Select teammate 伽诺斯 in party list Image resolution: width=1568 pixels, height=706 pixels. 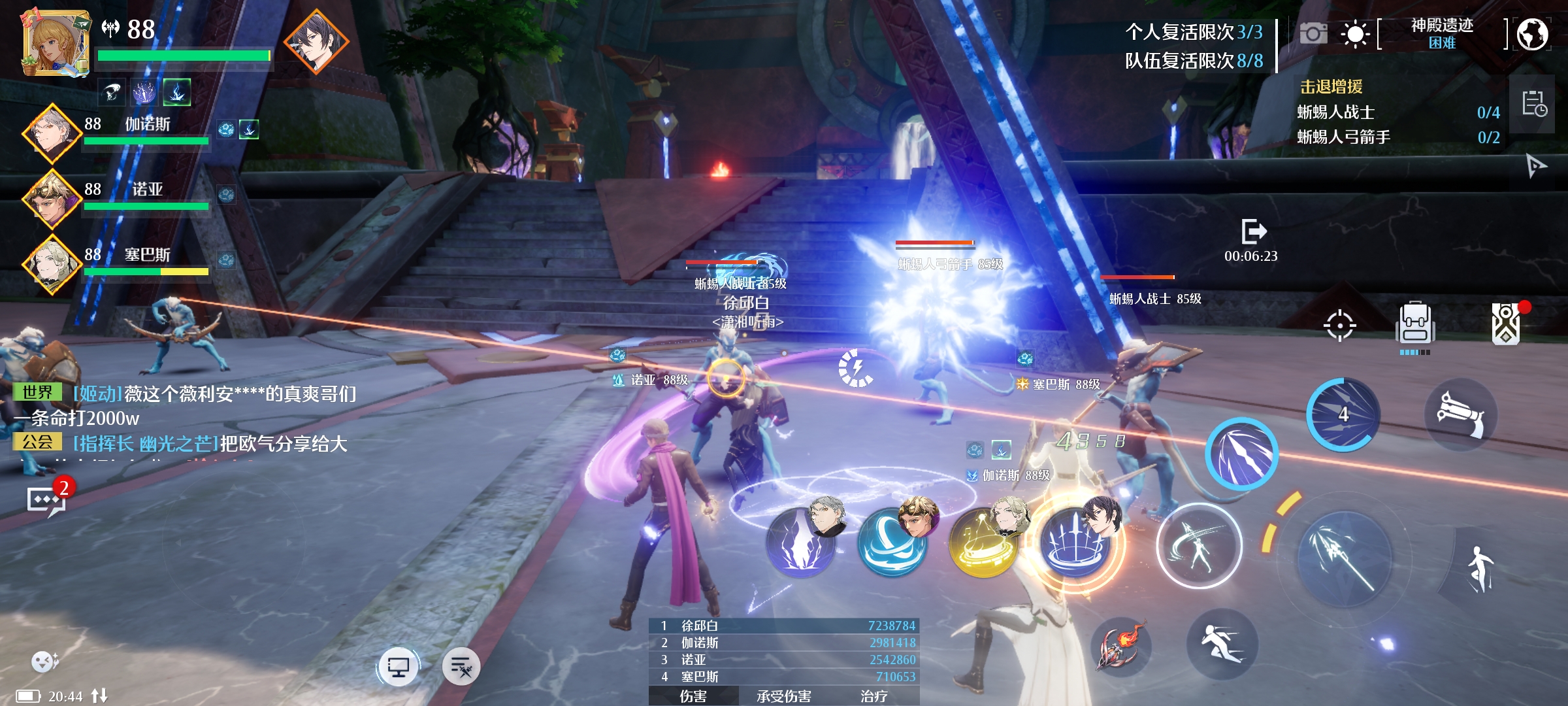(x=52, y=133)
